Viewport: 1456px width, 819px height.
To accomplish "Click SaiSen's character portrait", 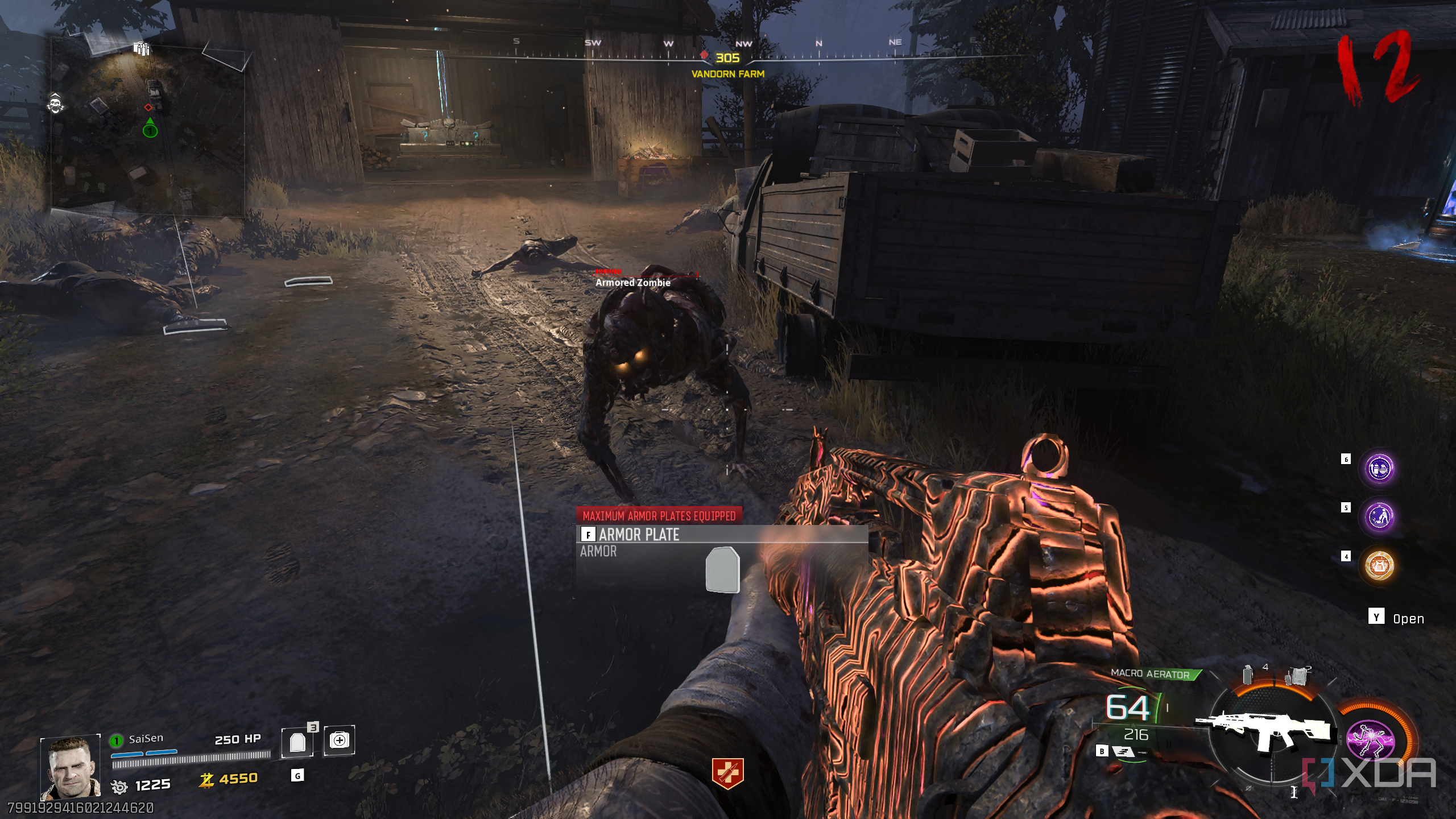I will 71,768.
